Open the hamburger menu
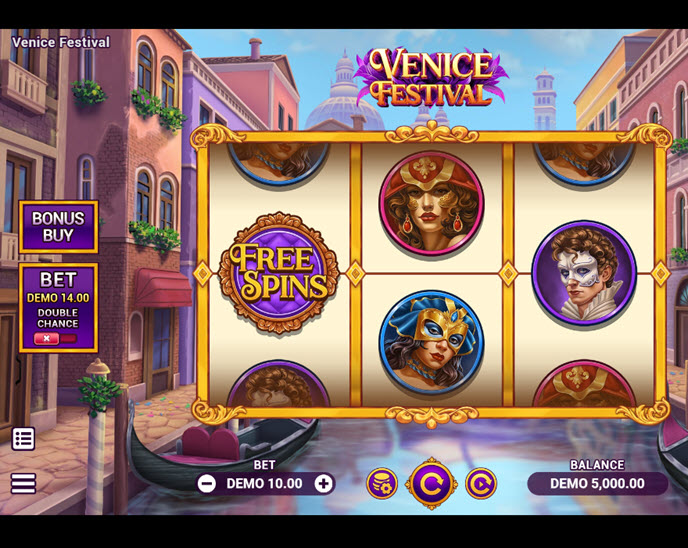688x548 pixels. click(23, 483)
